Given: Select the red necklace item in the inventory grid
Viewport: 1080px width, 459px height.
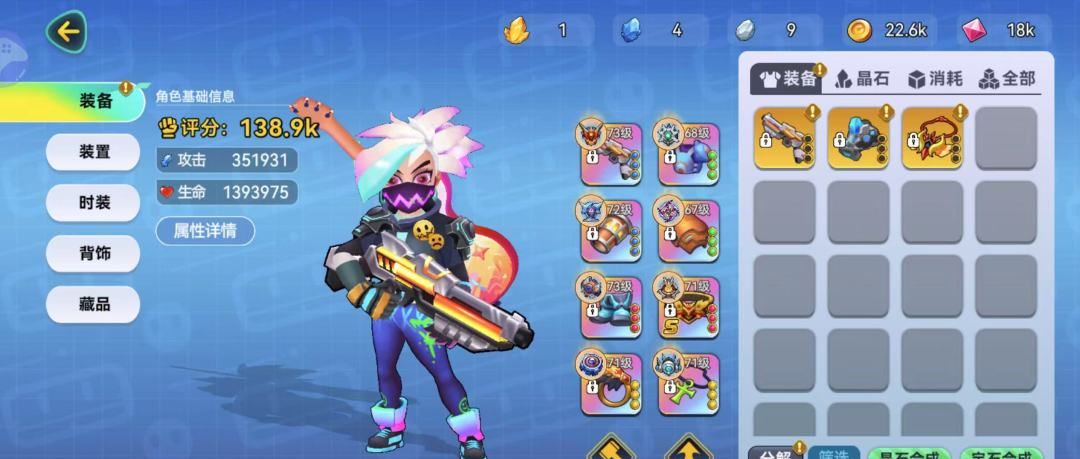Looking at the screenshot, I should (932, 138).
